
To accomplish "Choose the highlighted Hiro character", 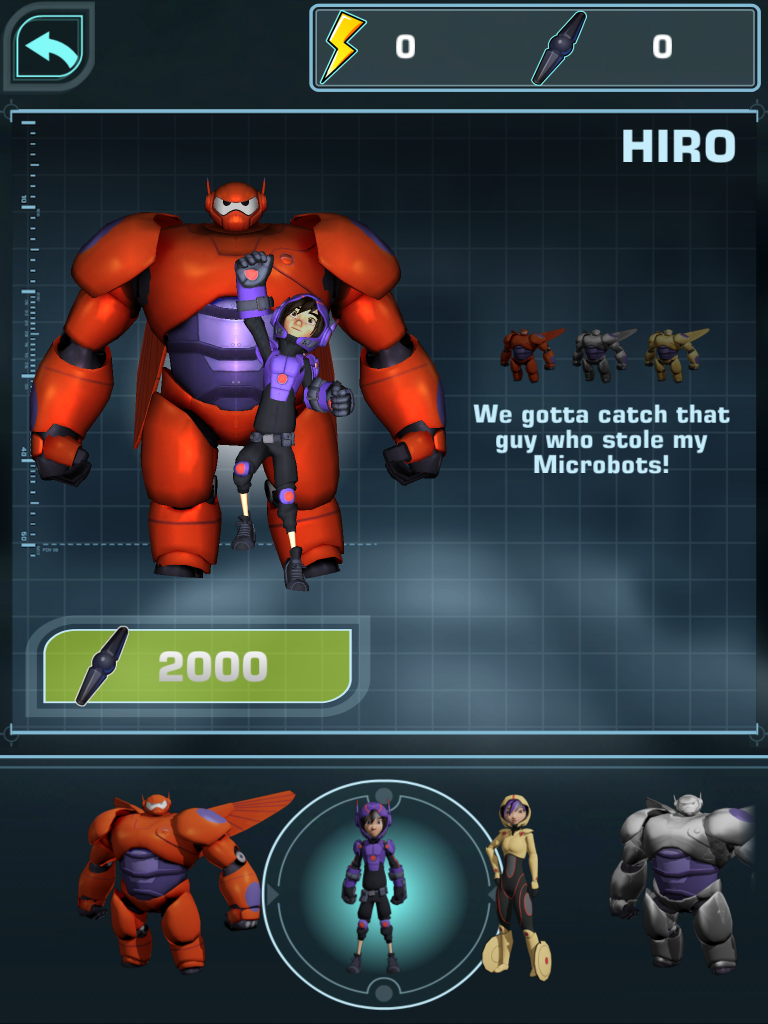I will point(373,890).
